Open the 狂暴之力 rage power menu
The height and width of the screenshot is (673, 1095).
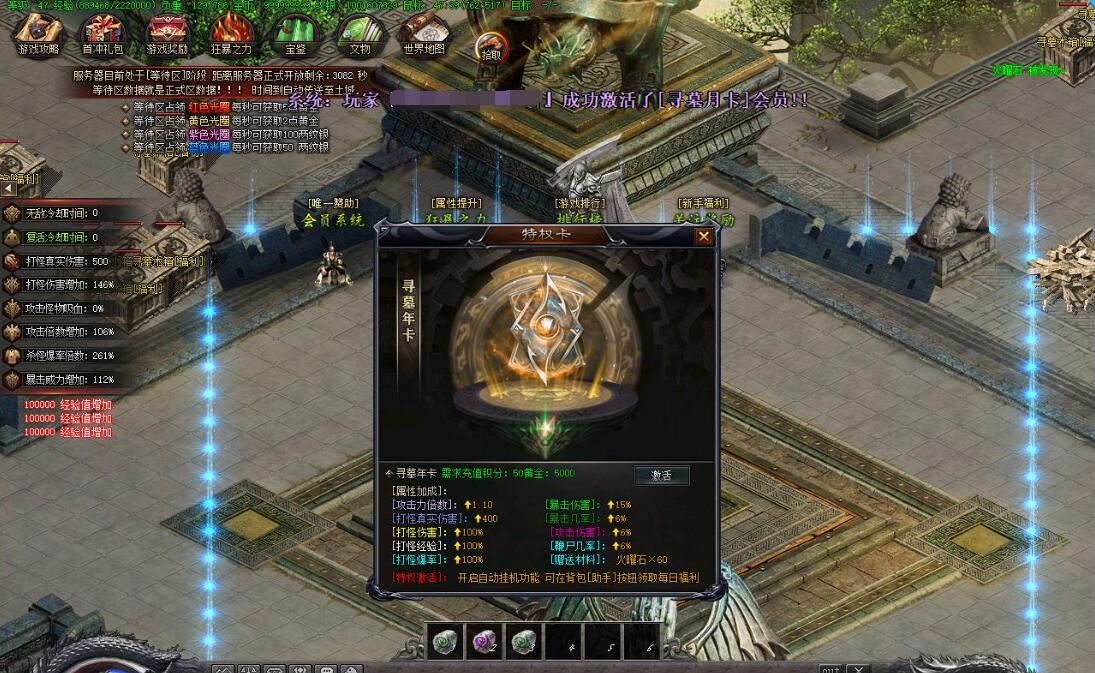tap(231, 35)
